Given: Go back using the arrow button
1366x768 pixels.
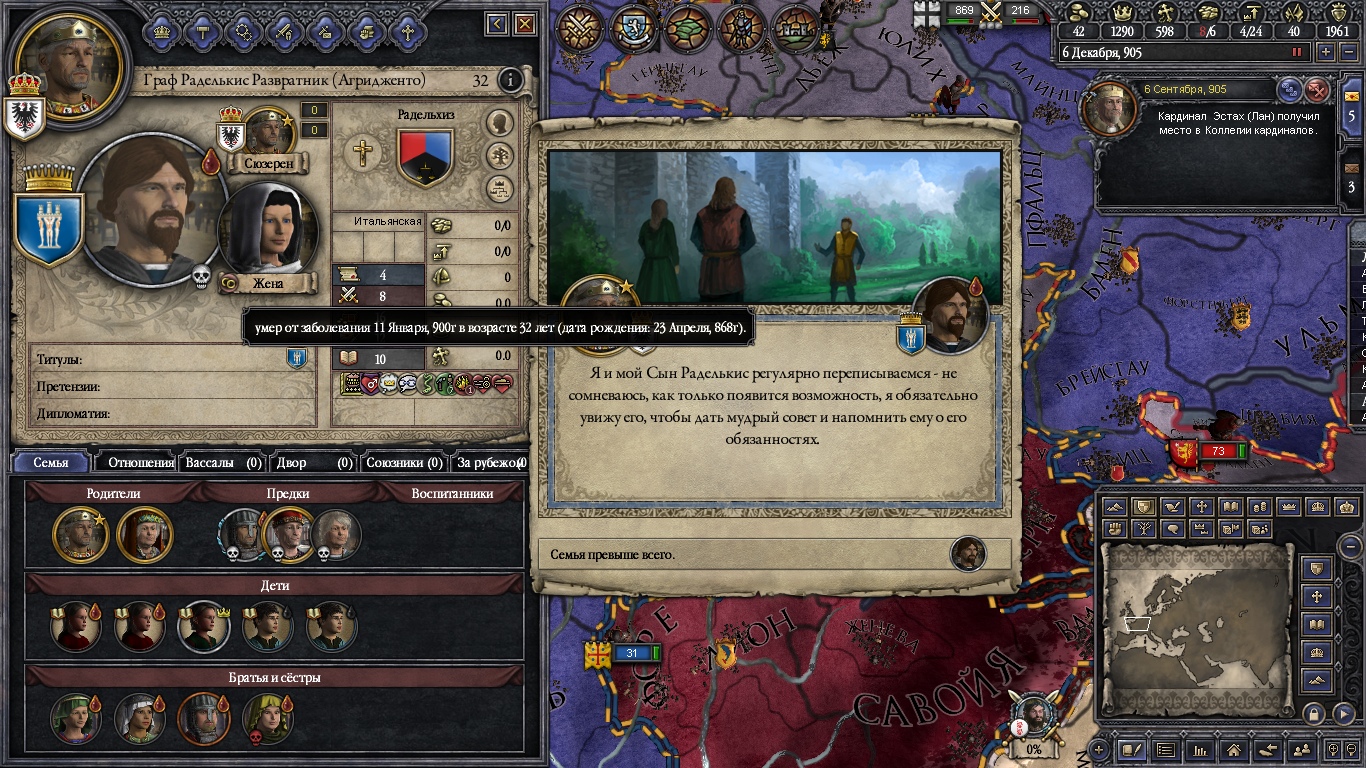Looking at the screenshot, I should [x=497, y=24].
